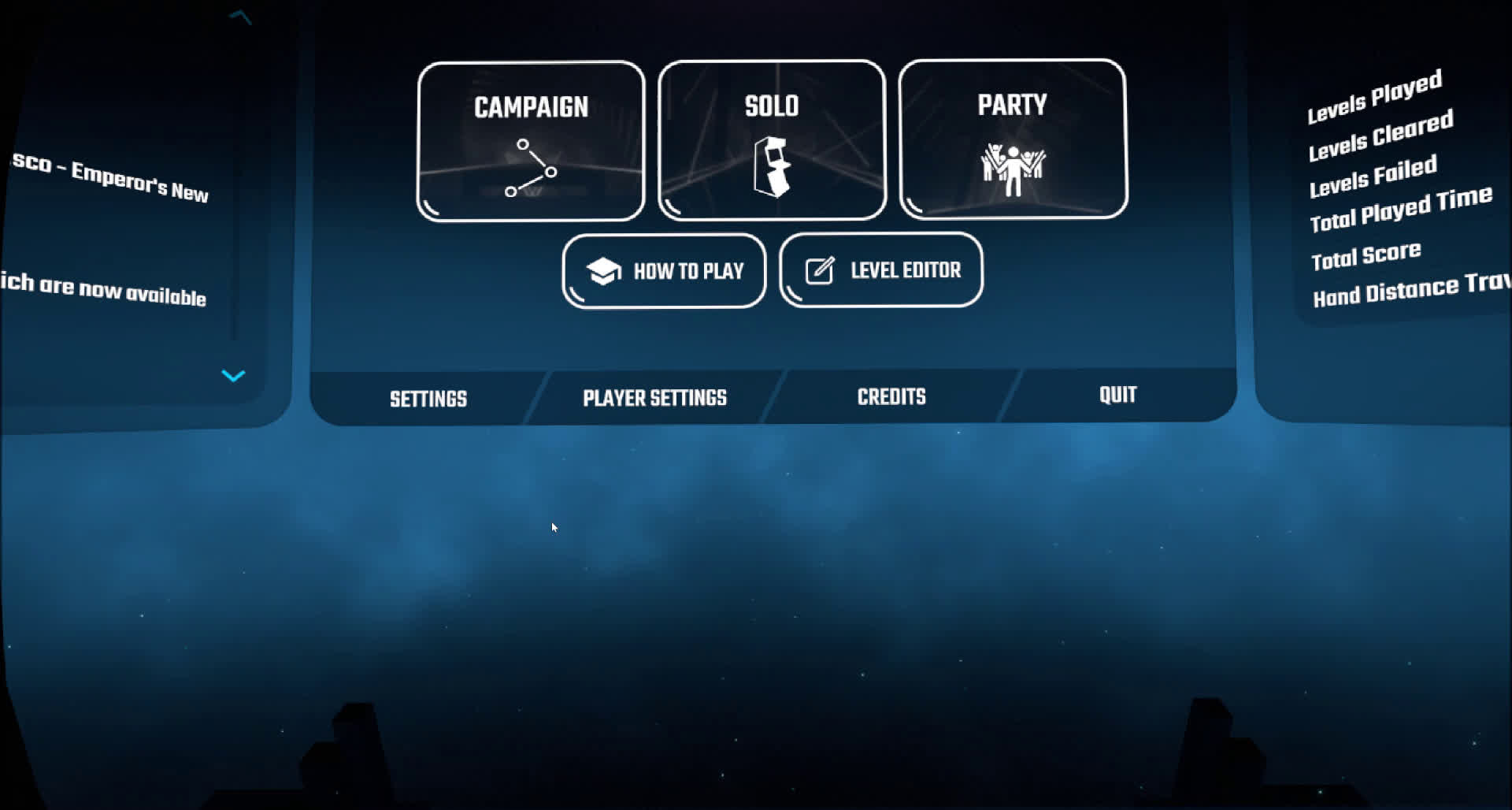
Task: Launch the Level Editor
Action: click(881, 270)
